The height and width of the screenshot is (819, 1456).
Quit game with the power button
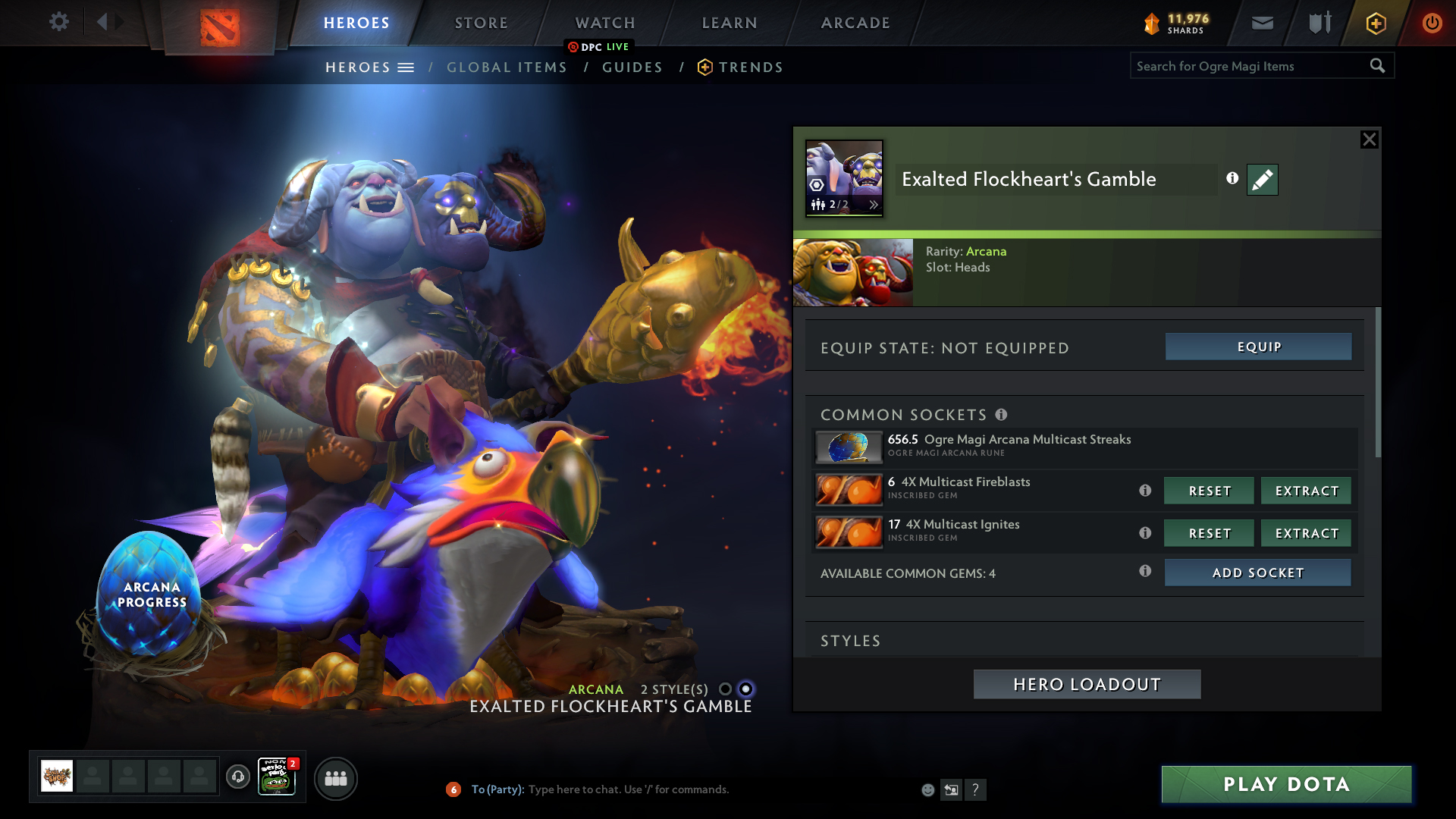pyautogui.click(x=1432, y=23)
